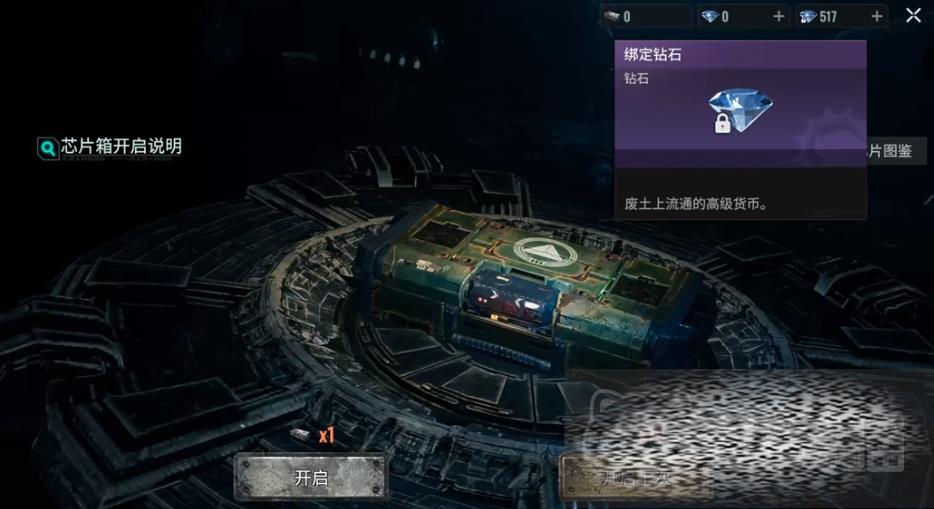Close the chip box screen

click(x=913, y=15)
